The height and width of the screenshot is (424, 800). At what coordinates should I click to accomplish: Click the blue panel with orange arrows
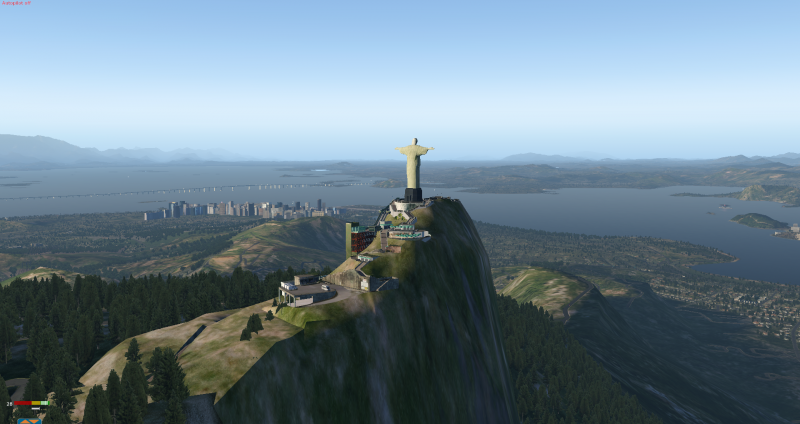coord(29,420)
